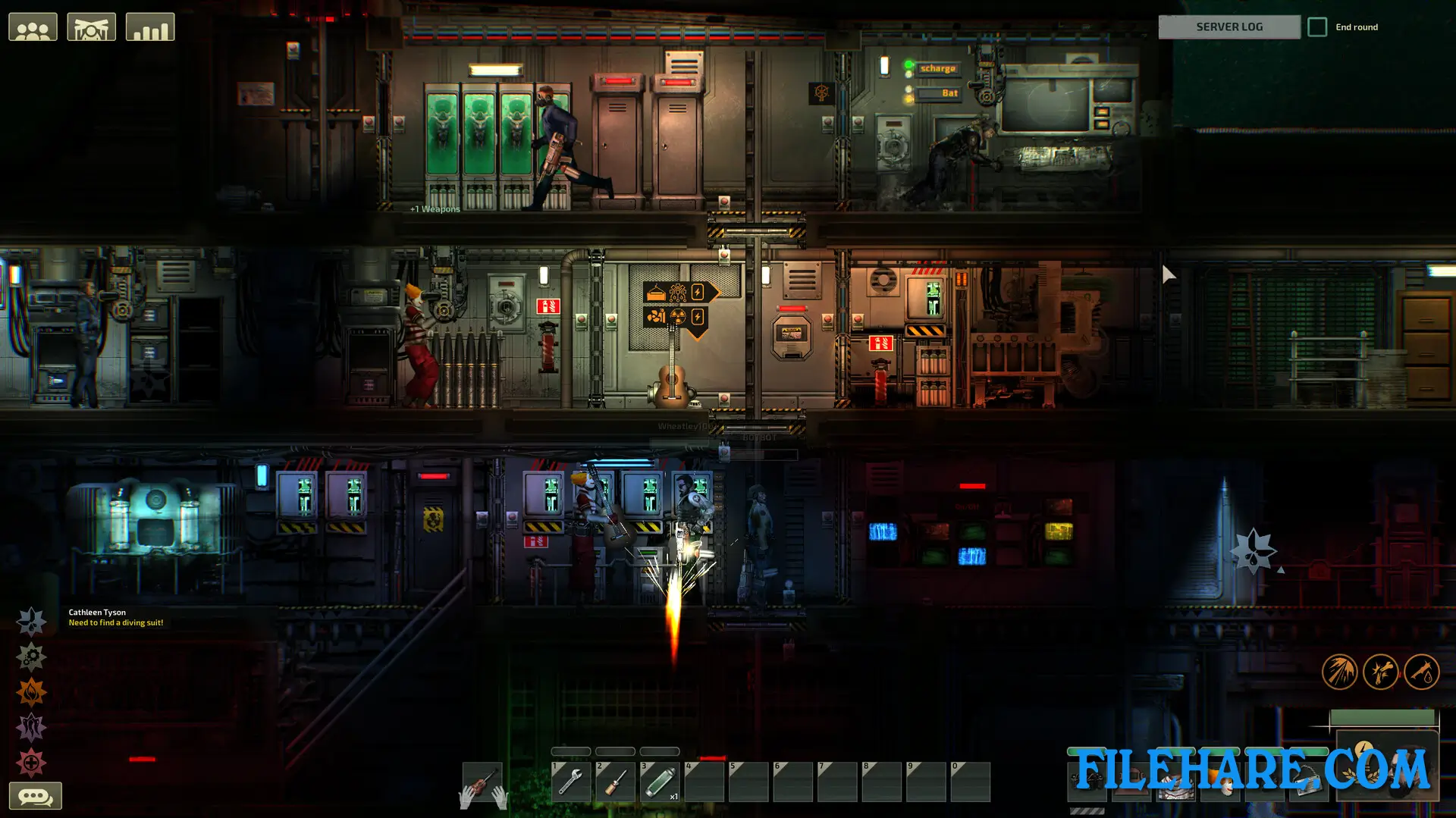Click the laceration affliction icon
The image size is (1456, 818).
click(1339, 672)
